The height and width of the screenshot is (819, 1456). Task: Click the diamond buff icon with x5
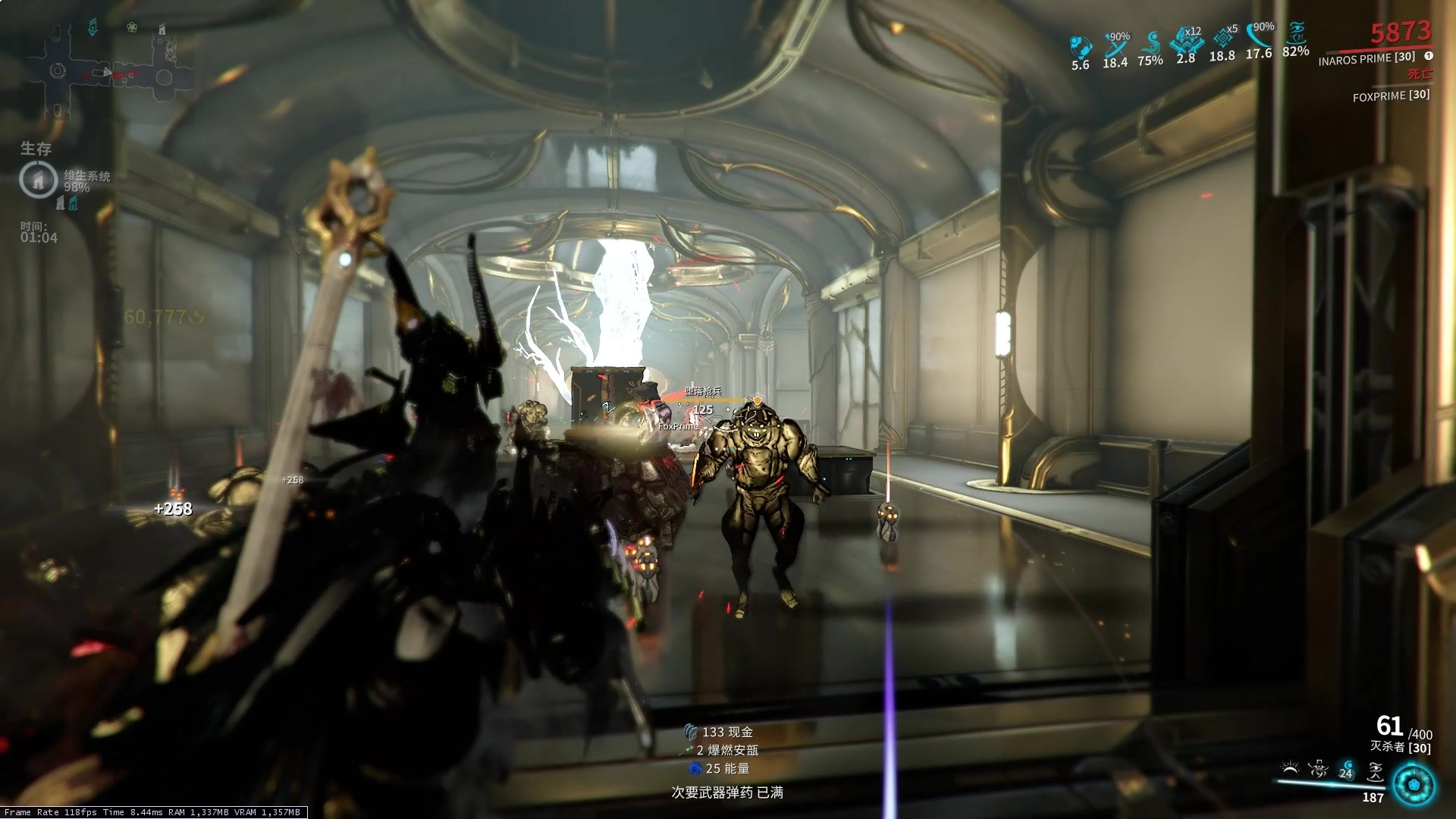1222,38
